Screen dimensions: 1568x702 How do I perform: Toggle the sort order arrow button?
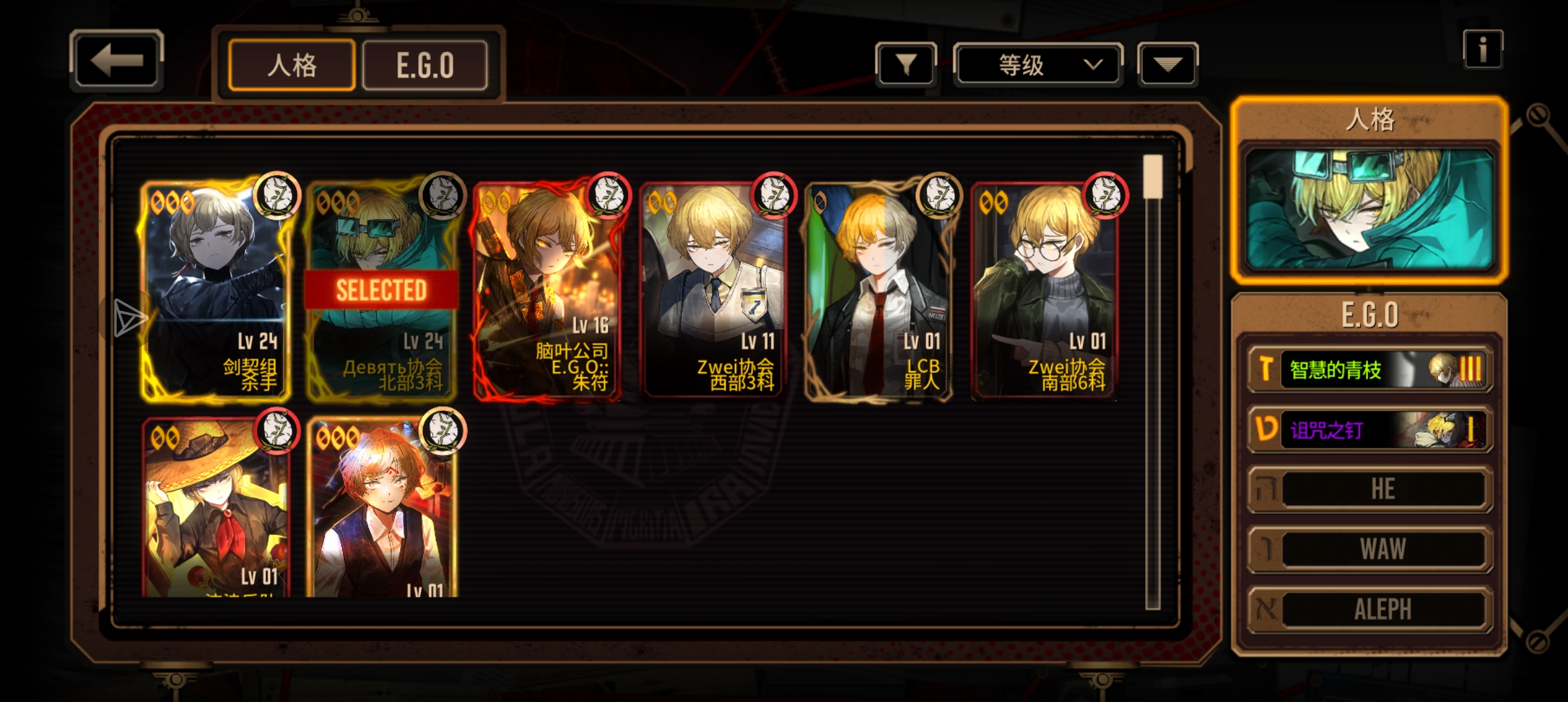pyautogui.click(x=1167, y=64)
